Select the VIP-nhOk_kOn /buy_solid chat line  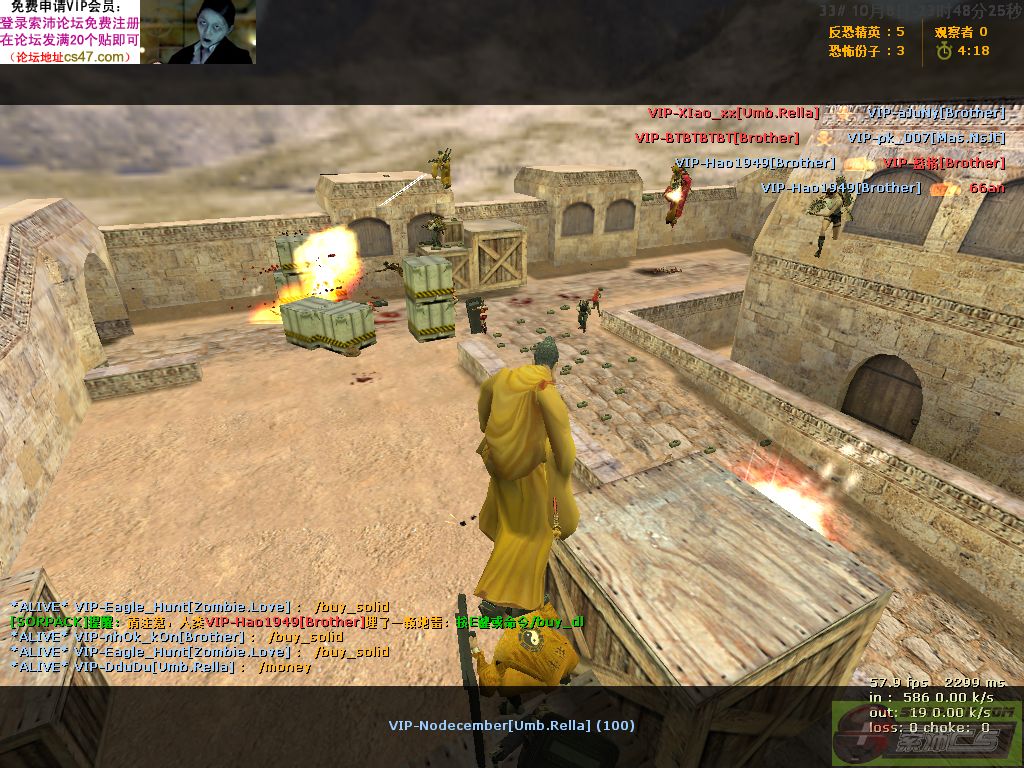[176, 636]
